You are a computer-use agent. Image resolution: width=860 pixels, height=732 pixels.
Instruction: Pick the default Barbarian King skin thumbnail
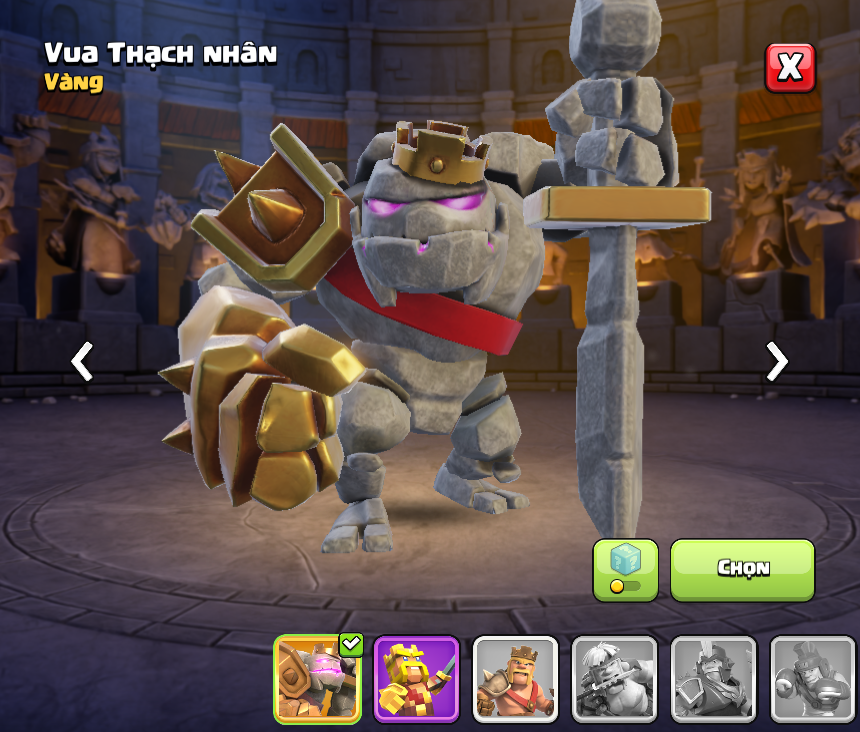click(515, 679)
